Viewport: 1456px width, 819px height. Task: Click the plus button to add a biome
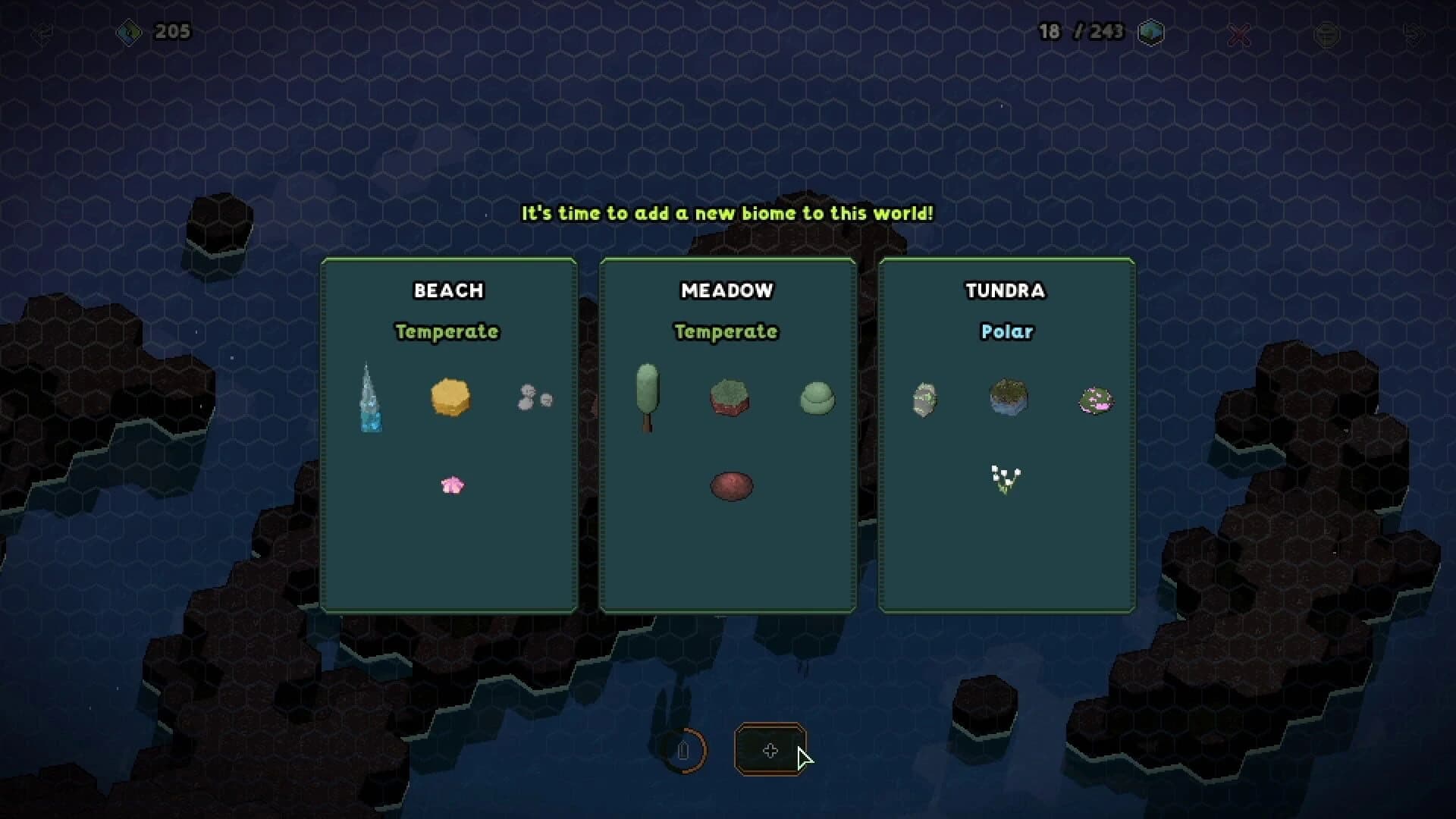click(770, 752)
